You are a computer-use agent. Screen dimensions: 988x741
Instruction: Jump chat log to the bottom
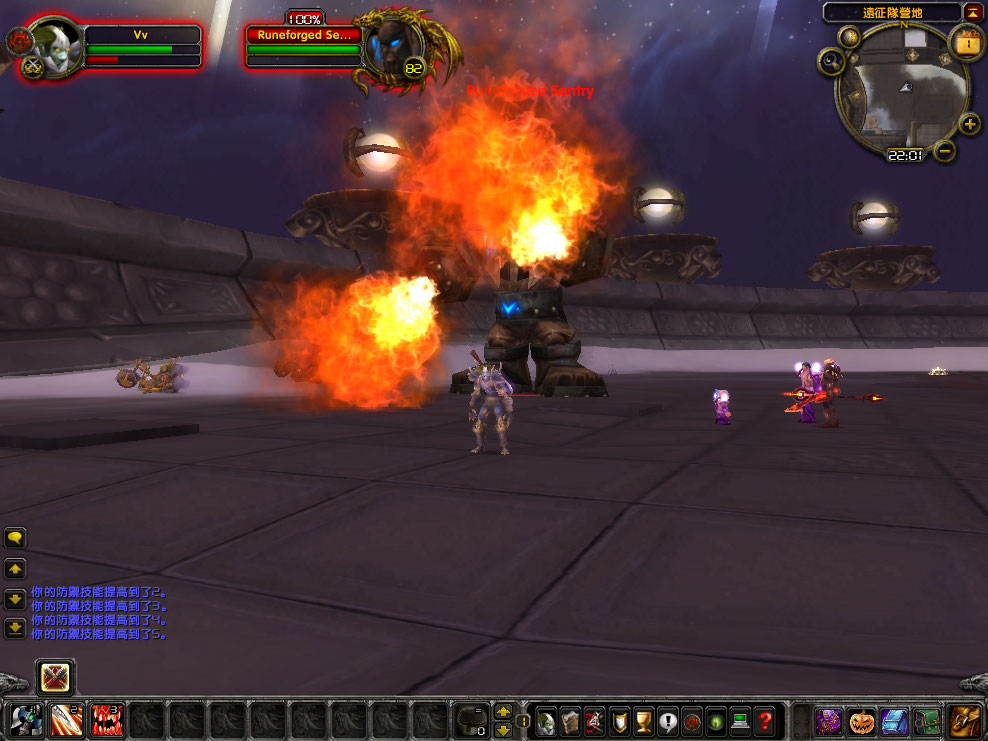[x=15, y=628]
